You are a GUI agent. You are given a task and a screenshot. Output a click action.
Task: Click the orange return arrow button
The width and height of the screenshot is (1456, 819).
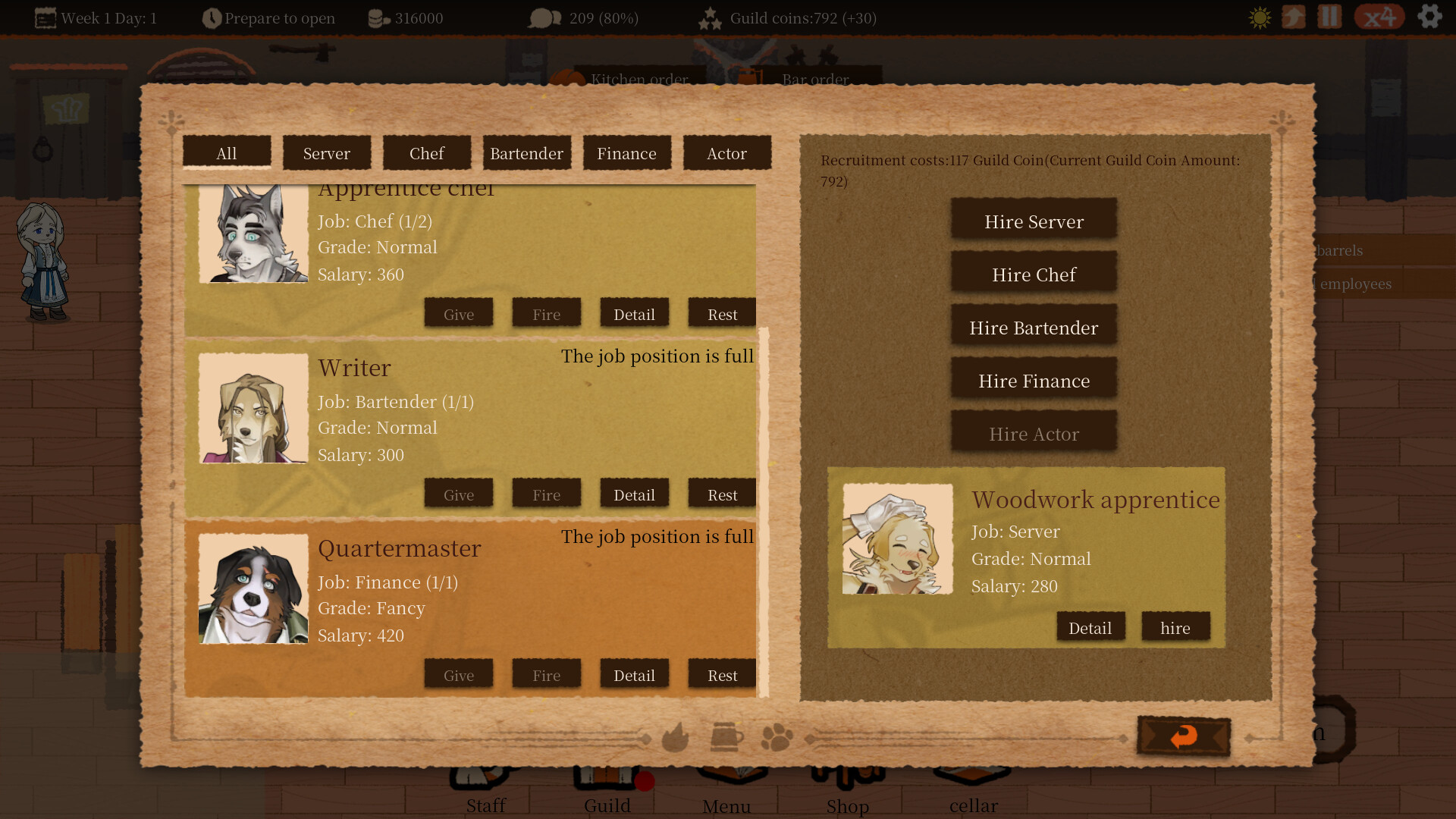(x=1184, y=735)
